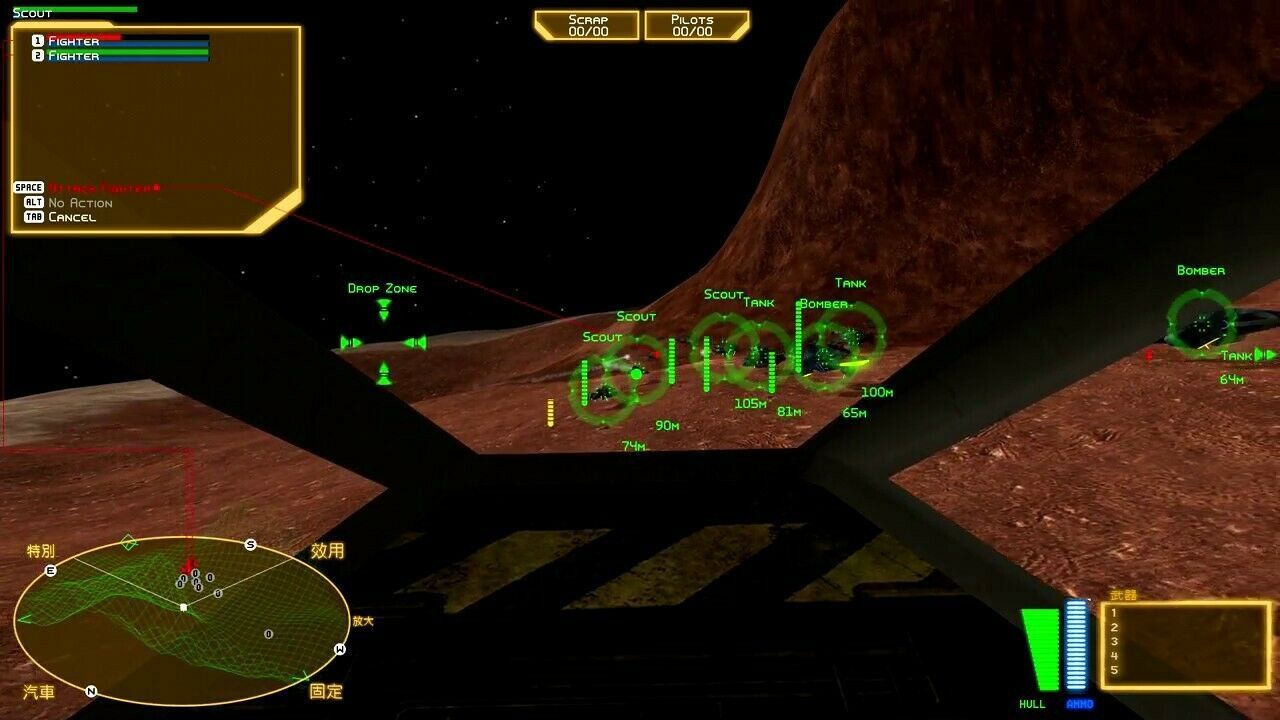The height and width of the screenshot is (720, 1280).
Task: Select weapon slot 3 in weapons panel
Action: [x=1114, y=642]
